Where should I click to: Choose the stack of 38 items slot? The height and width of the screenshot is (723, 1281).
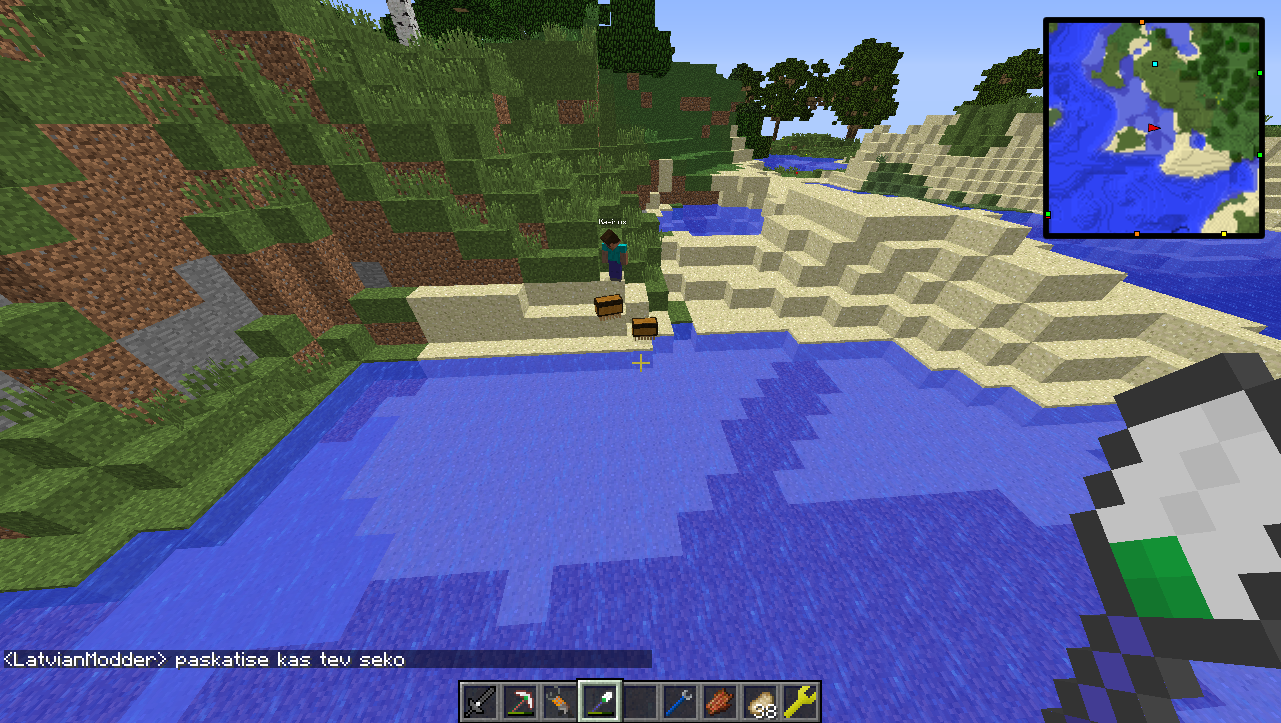761,701
